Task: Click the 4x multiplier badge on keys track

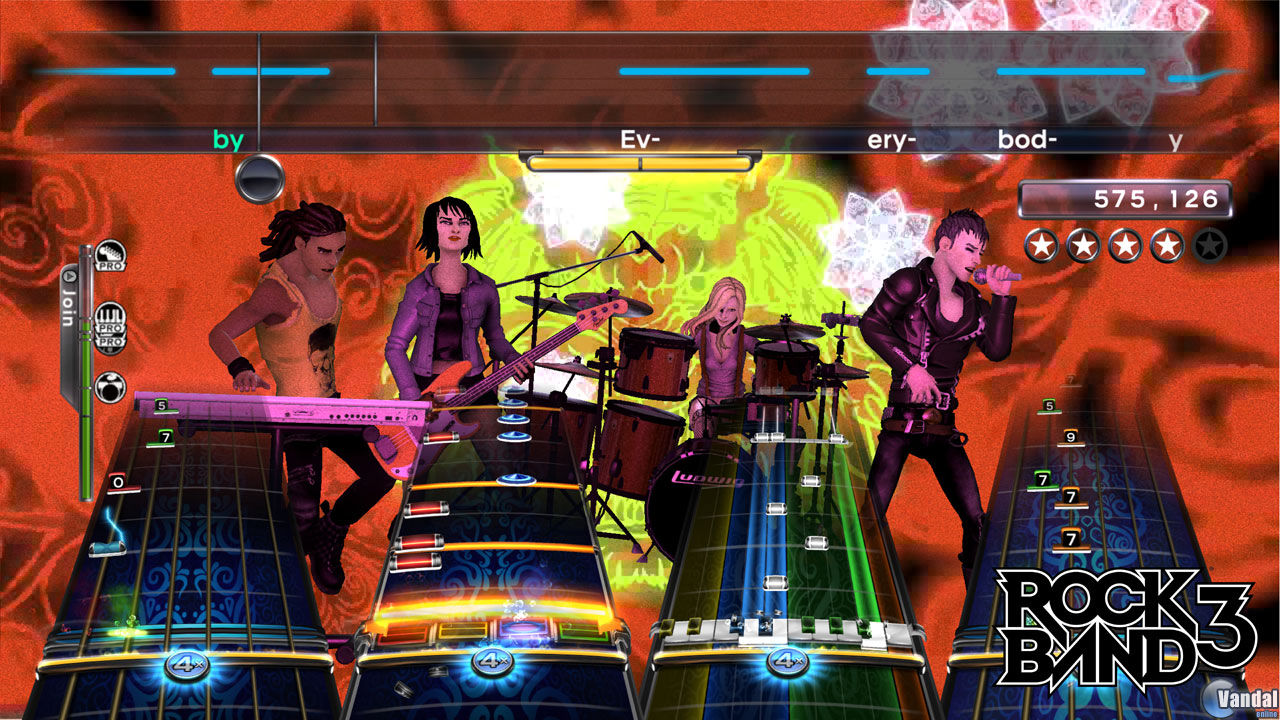Action: pos(788,661)
